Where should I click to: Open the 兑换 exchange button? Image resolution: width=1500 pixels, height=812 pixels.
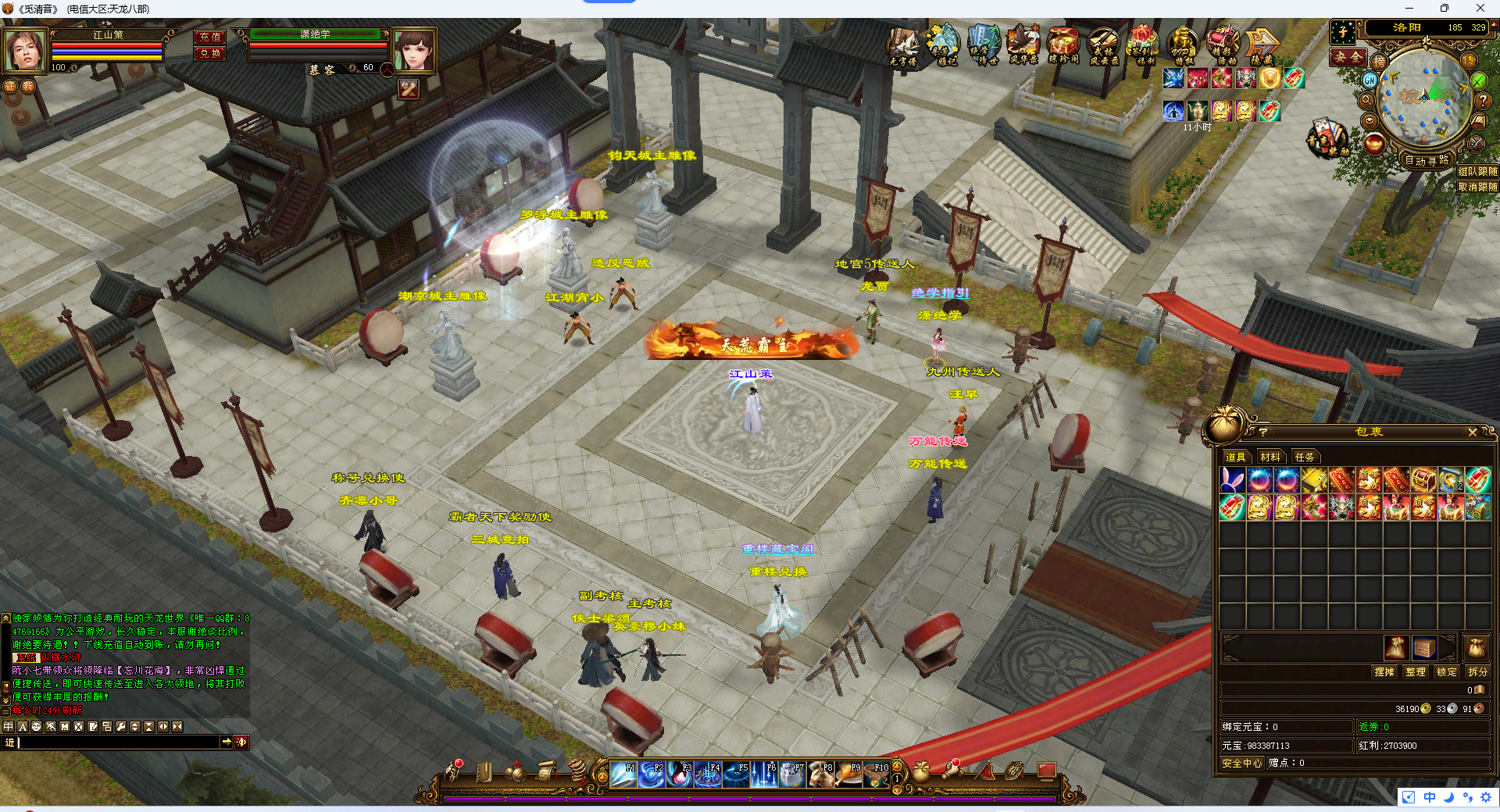[209, 53]
